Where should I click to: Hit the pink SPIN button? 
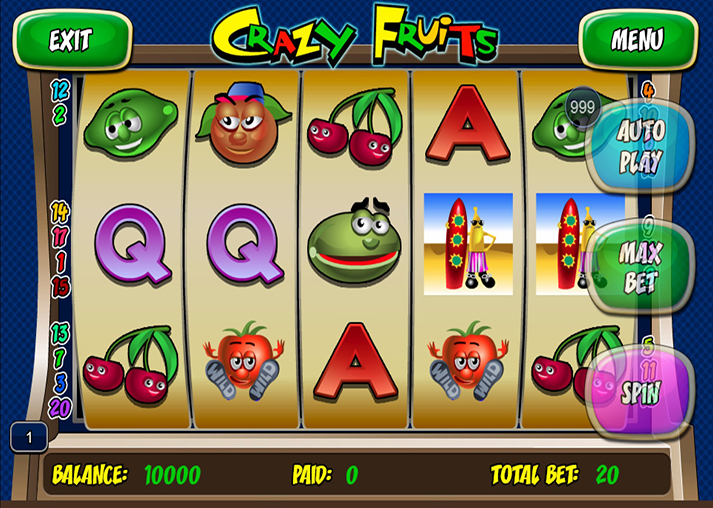pos(640,391)
